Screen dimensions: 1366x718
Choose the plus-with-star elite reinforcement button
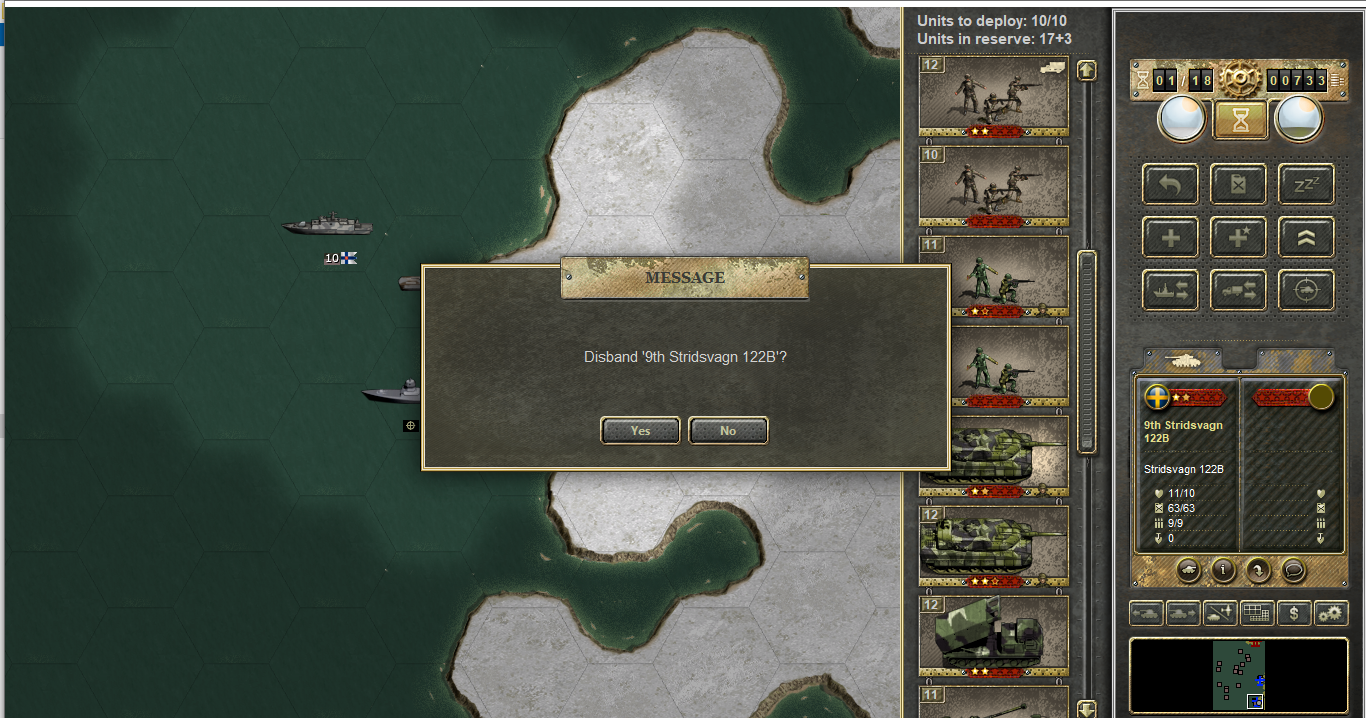point(1239,238)
